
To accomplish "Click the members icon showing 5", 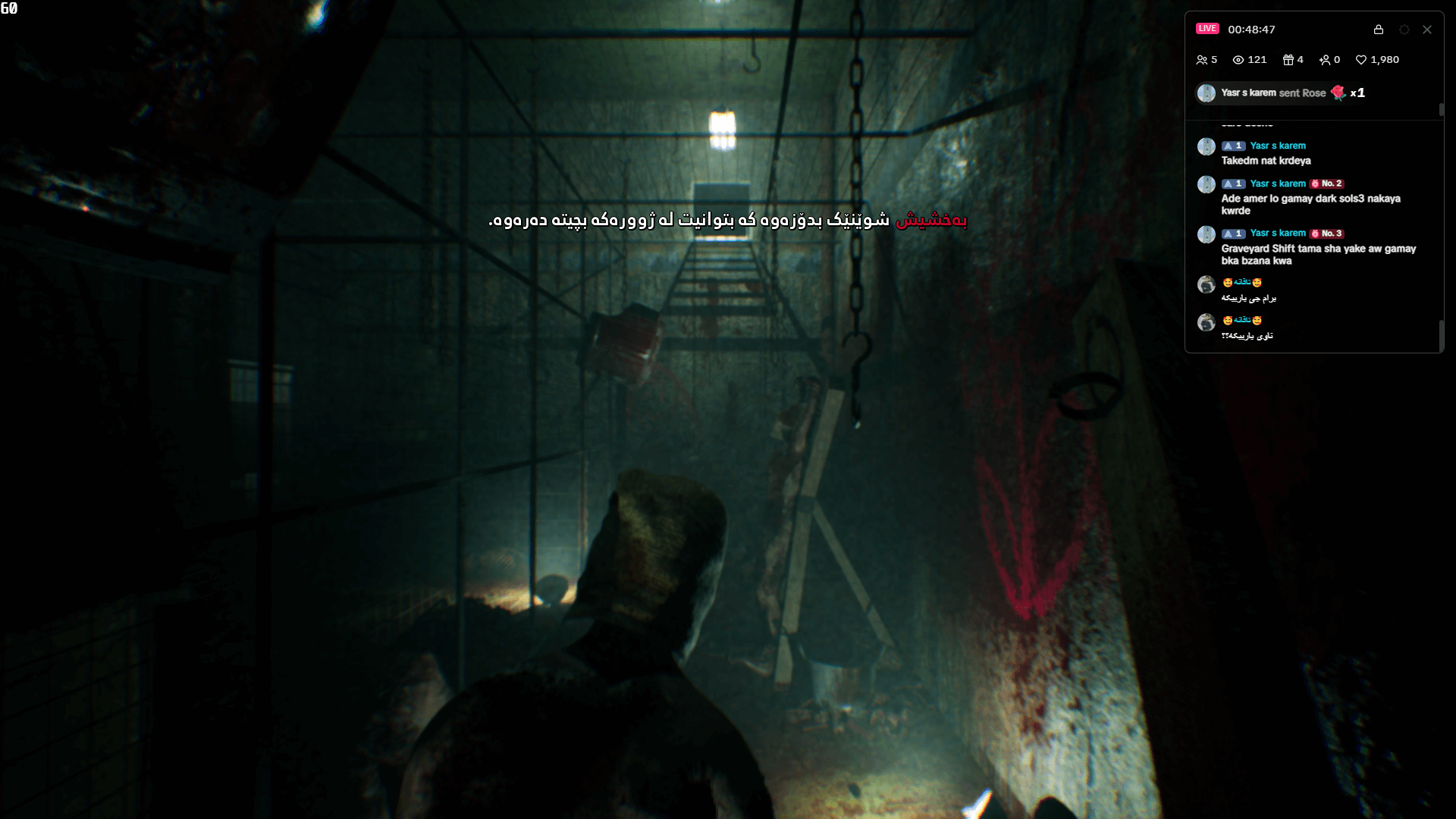I will point(1203,60).
